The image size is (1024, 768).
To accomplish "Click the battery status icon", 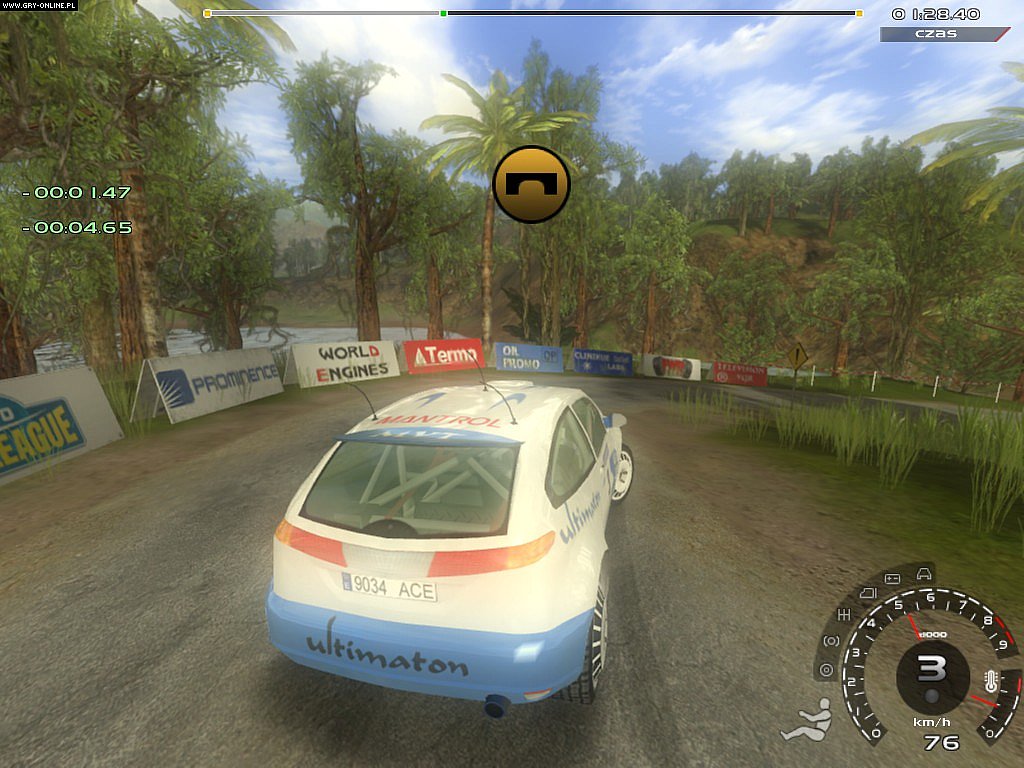I will tap(892, 578).
